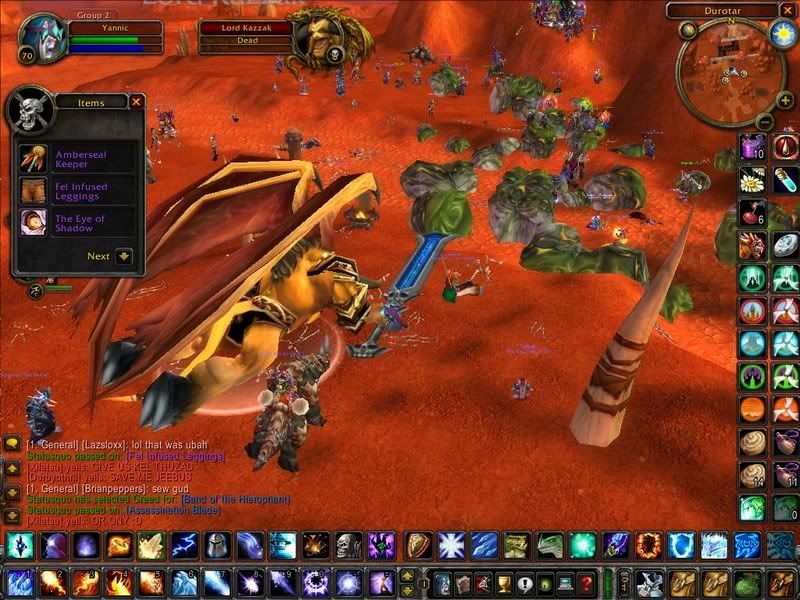
Task: Go to Next loot page arrow
Action: 124,256
